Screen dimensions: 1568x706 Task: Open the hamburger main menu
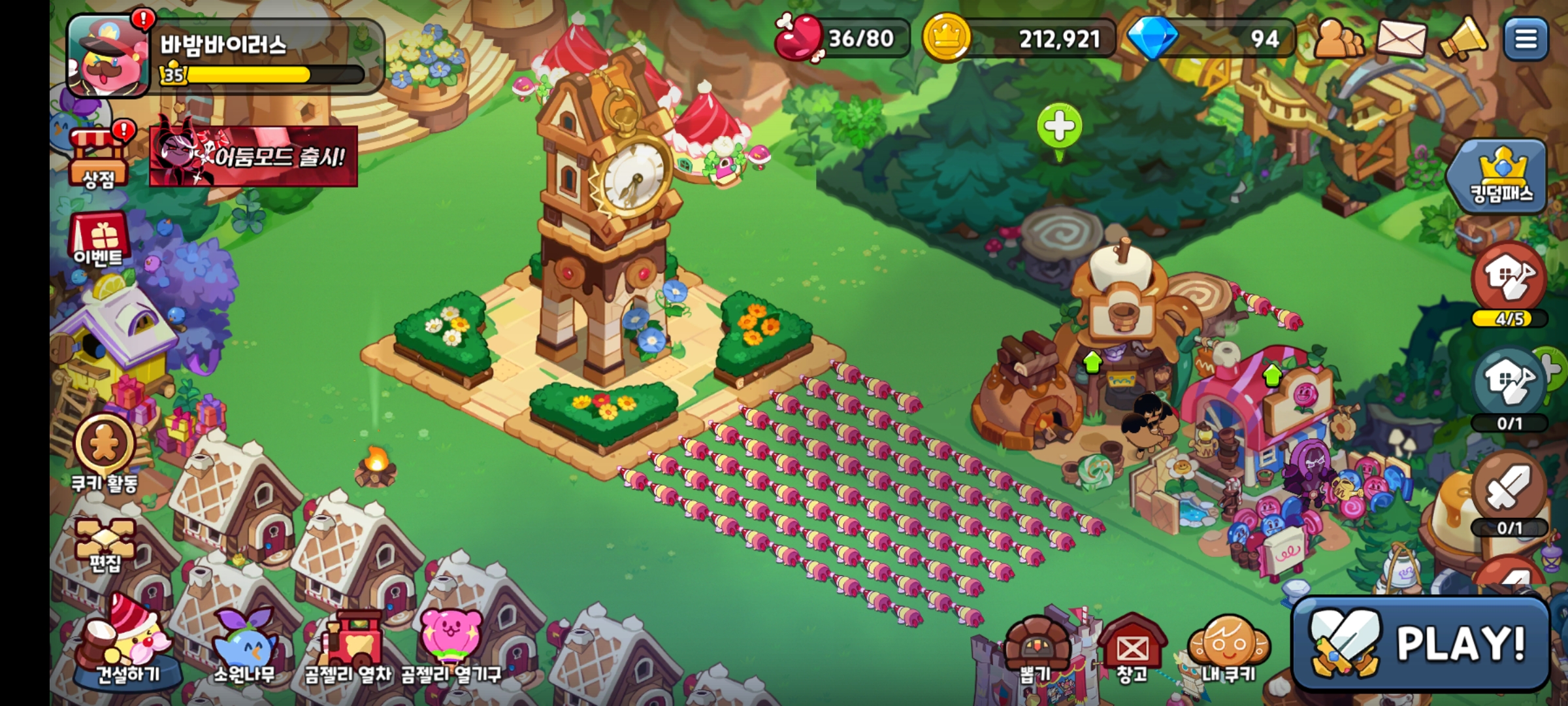pos(1526,39)
